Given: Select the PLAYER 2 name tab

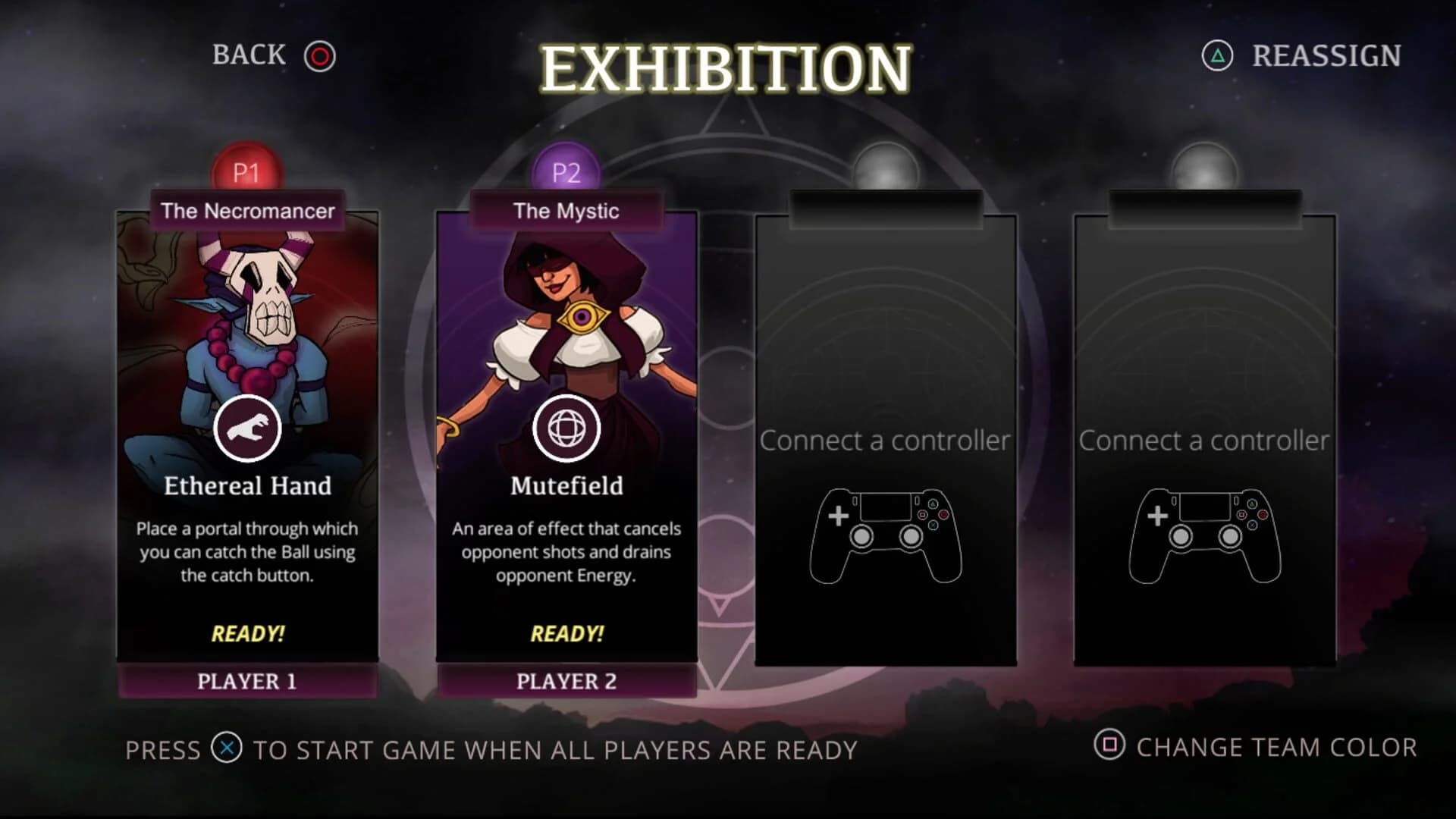Looking at the screenshot, I should click(568, 683).
